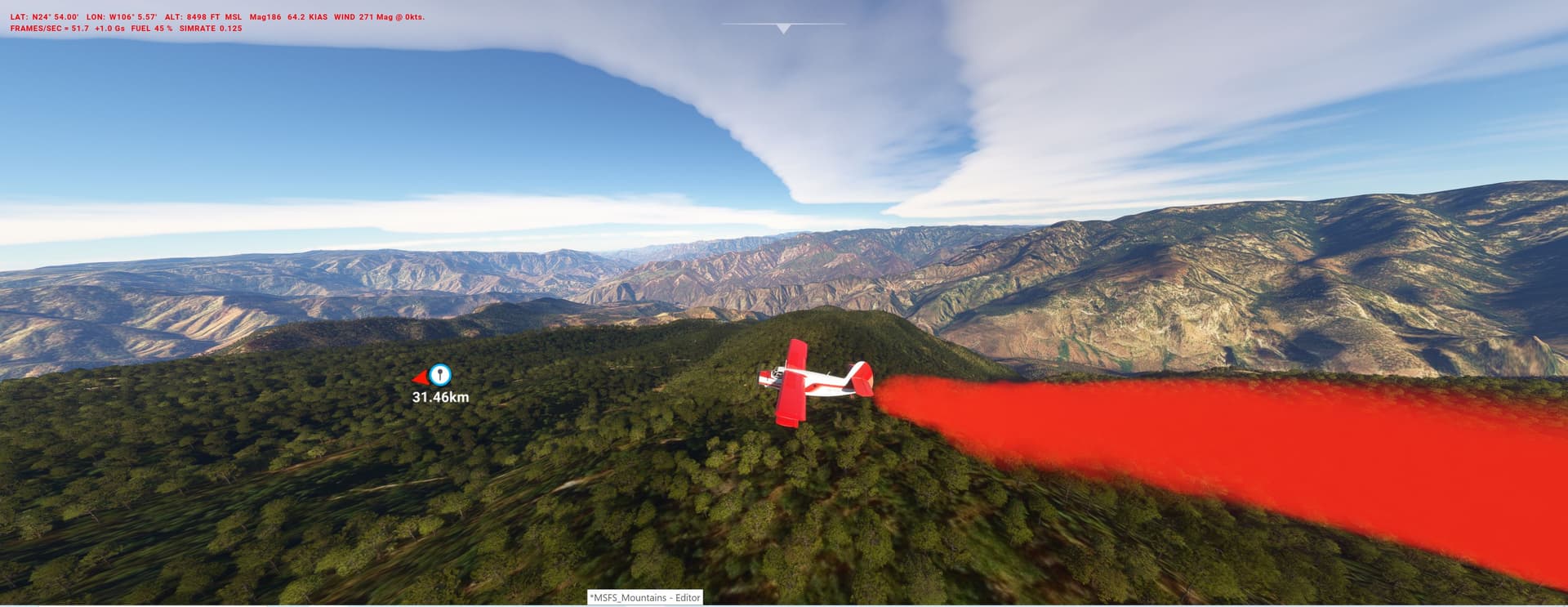Viewport: 1568px width, 607px height.
Task: Select the red arrow on the waypoint marker
Action: (x=421, y=377)
